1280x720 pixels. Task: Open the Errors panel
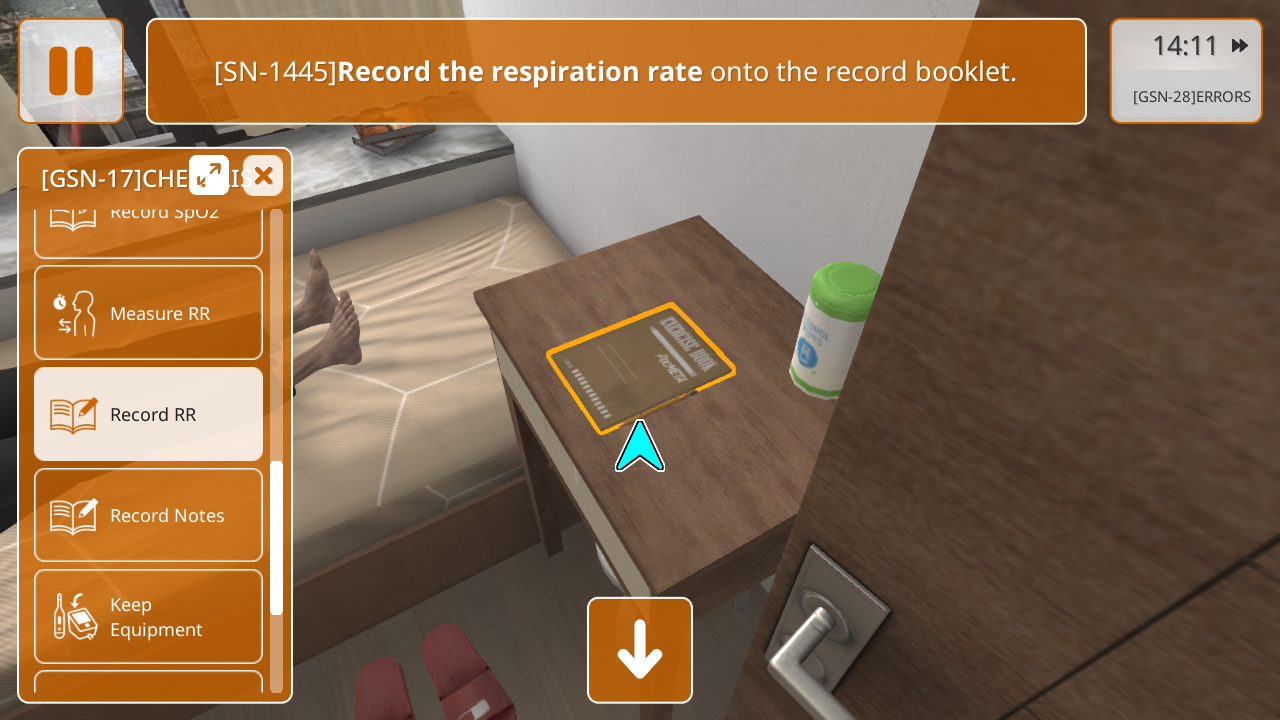1191,97
